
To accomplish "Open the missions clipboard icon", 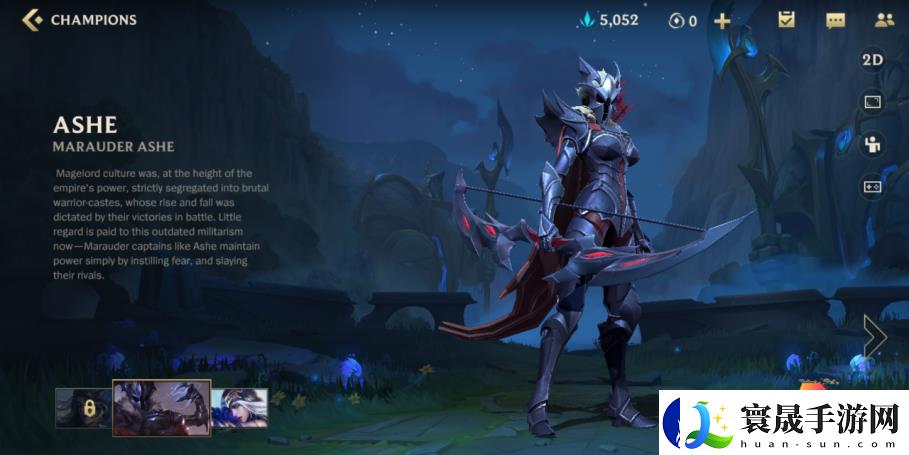I will click(x=786, y=20).
